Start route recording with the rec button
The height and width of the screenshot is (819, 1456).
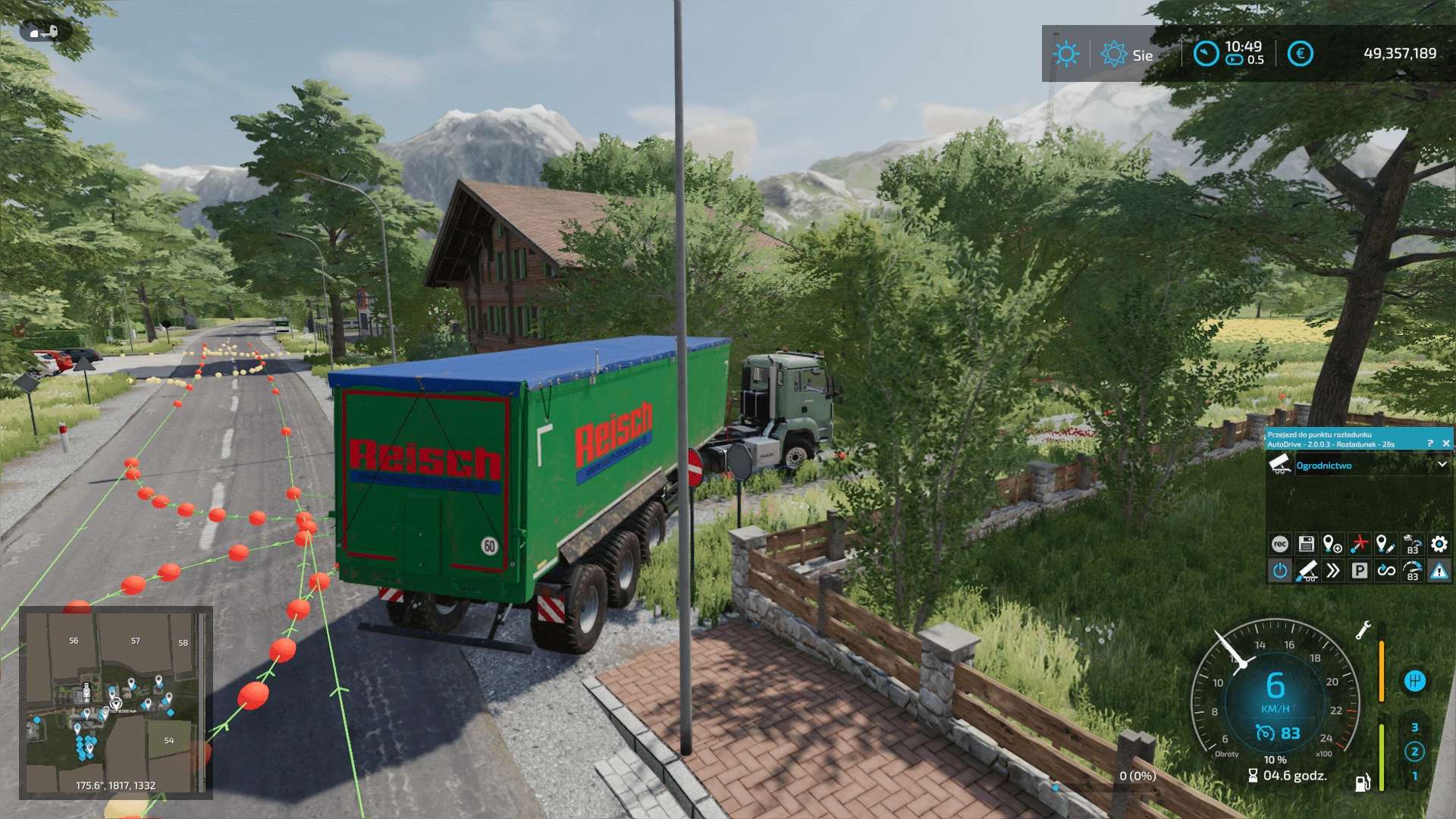click(1279, 544)
